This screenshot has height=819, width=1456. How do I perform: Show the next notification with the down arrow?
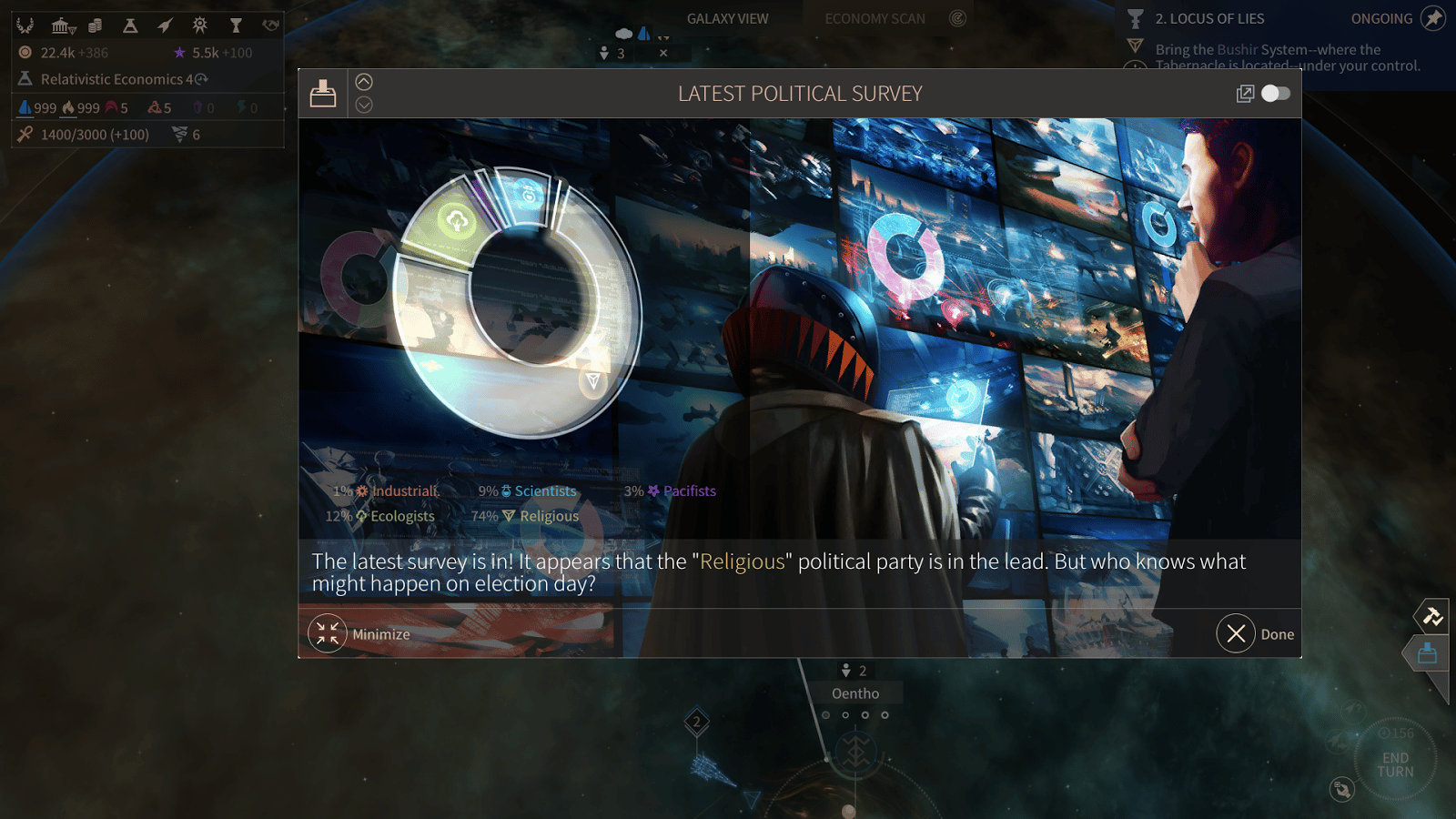[364, 106]
